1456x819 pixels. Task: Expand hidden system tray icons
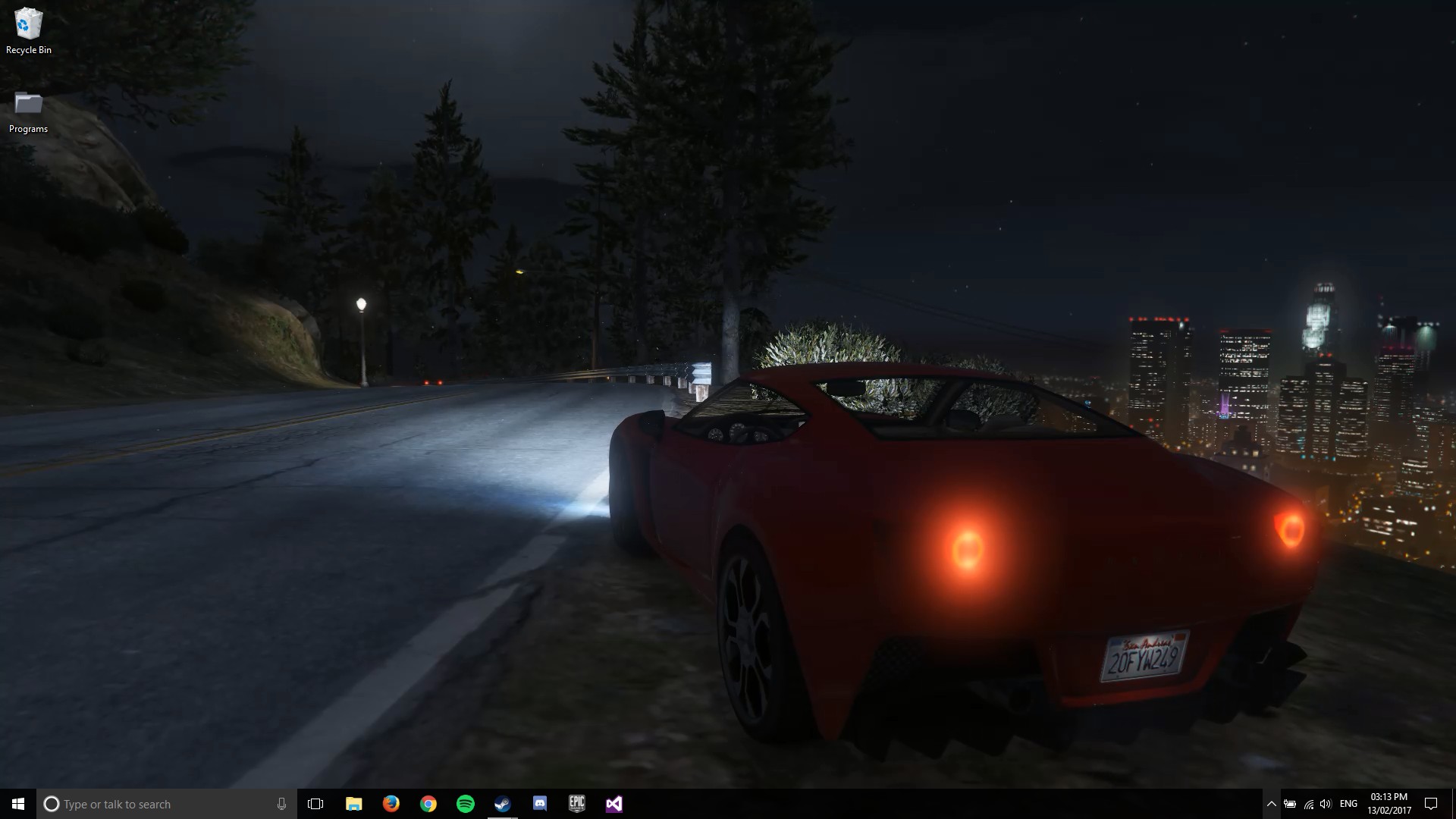coord(1272,803)
